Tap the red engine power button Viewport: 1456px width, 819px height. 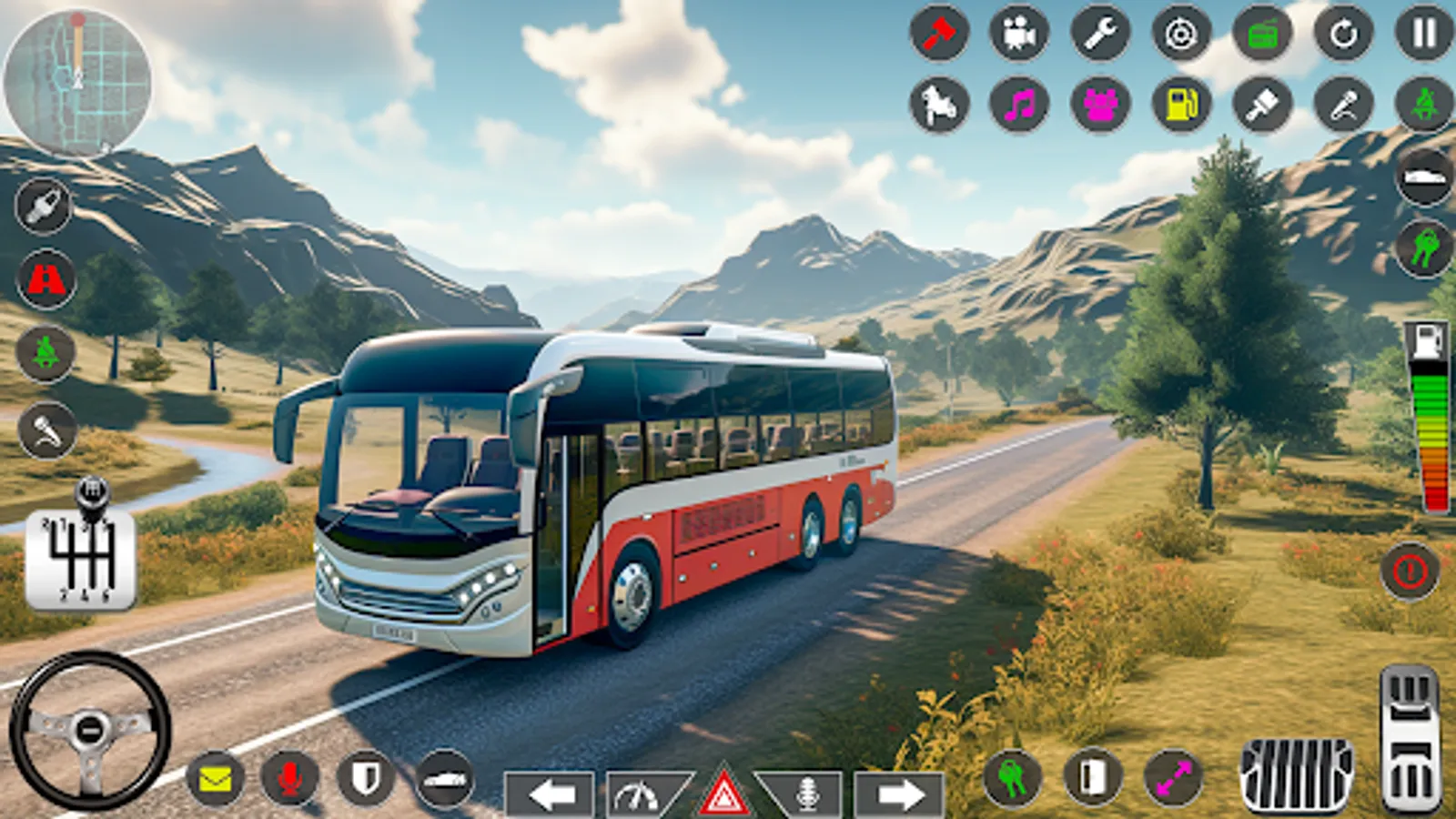click(x=1410, y=571)
